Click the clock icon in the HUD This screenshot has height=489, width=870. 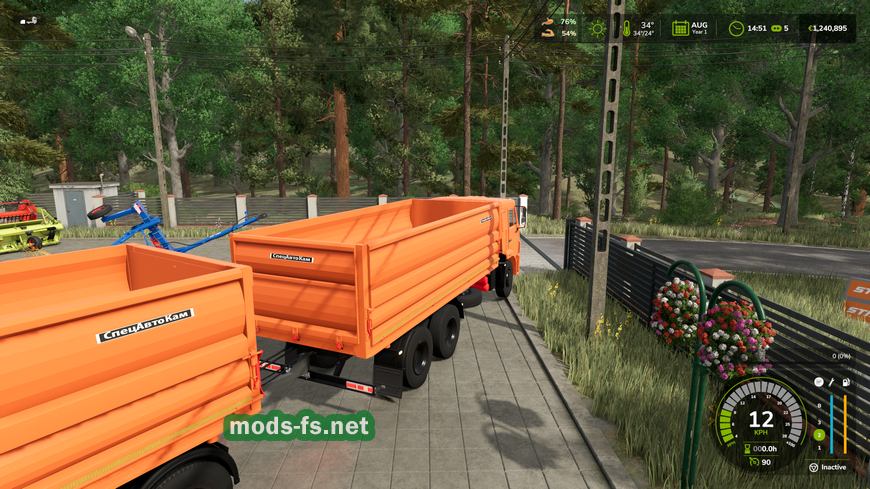[736, 28]
